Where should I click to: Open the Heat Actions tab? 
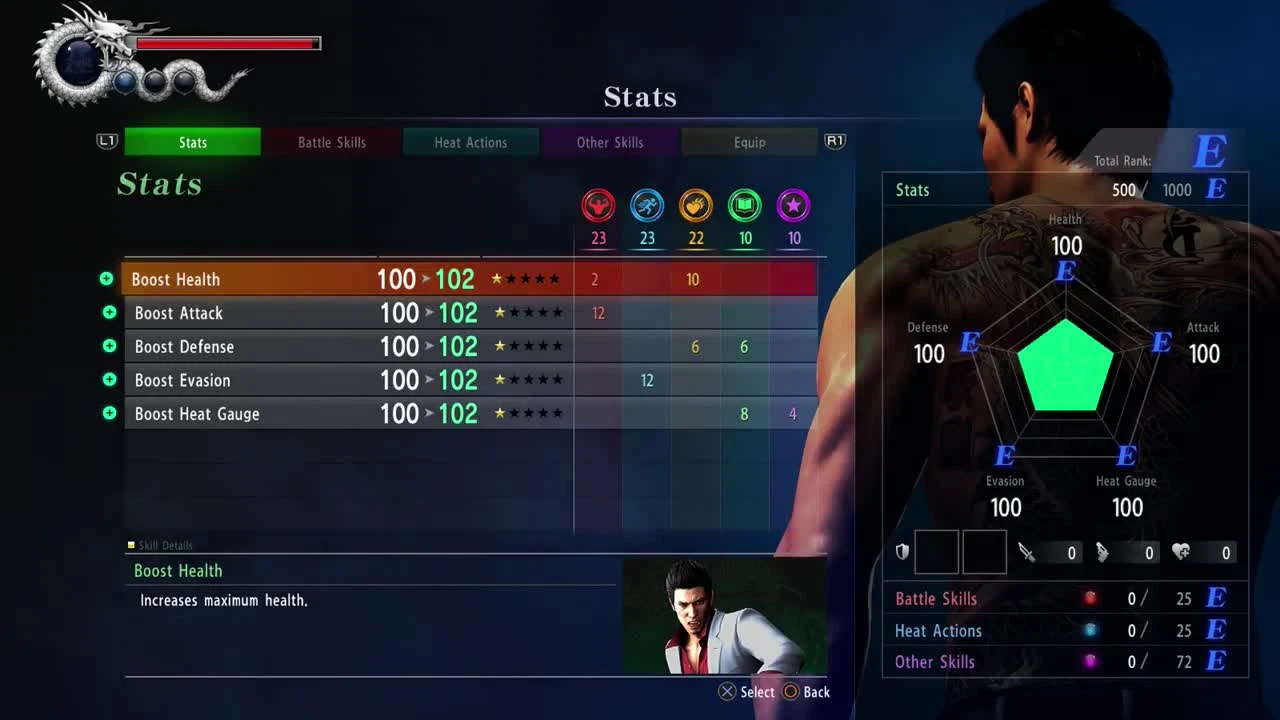coord(470,142)
